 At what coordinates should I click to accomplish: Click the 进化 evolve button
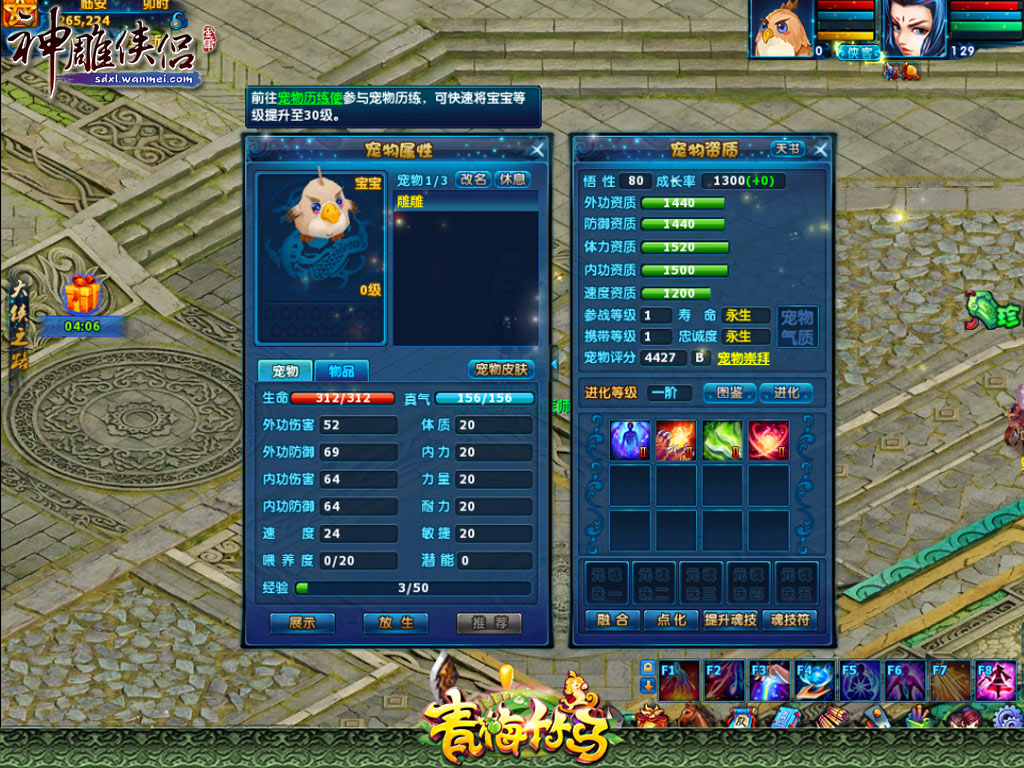point(786,392)
